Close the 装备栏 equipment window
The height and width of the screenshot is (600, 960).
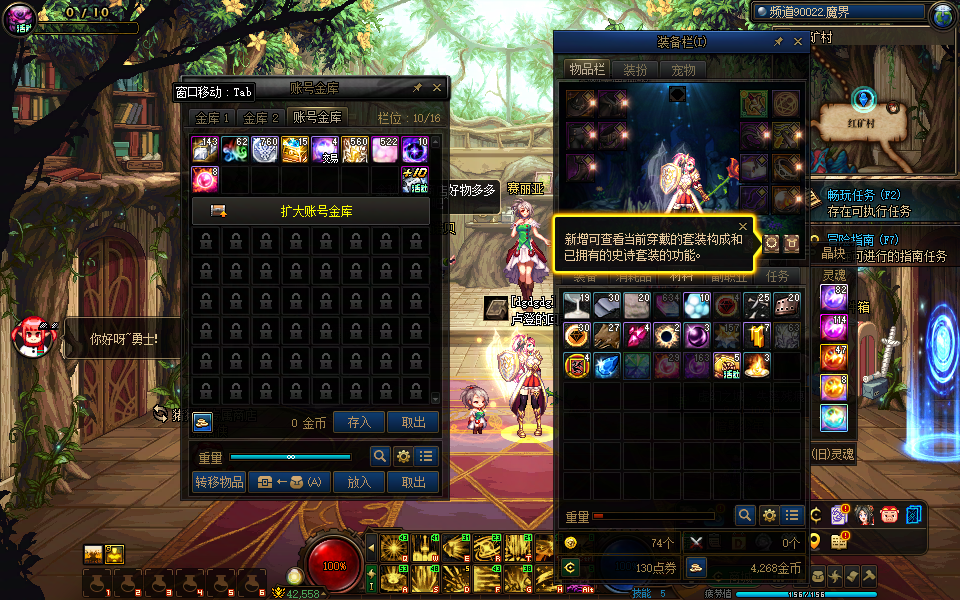[x=798, y=42]
